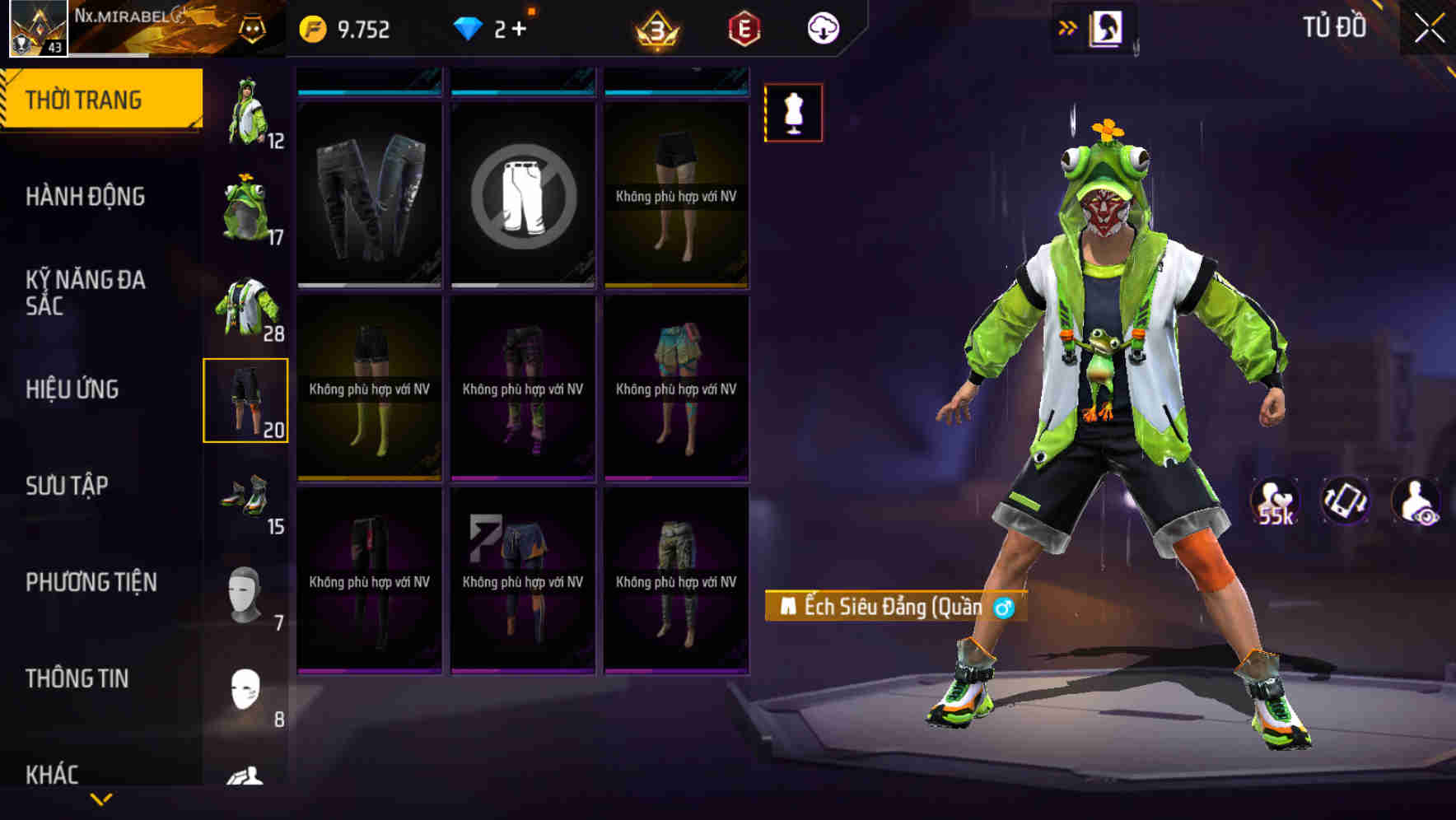The image size is (1456, 820).
Task: Expand more categories with the bottom chevron
Action: click(101, 799)
